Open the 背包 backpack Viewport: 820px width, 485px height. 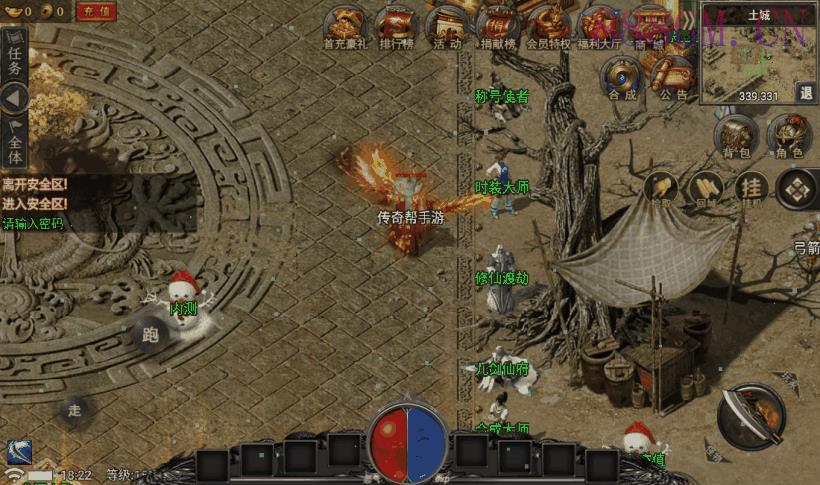point(737,137)
